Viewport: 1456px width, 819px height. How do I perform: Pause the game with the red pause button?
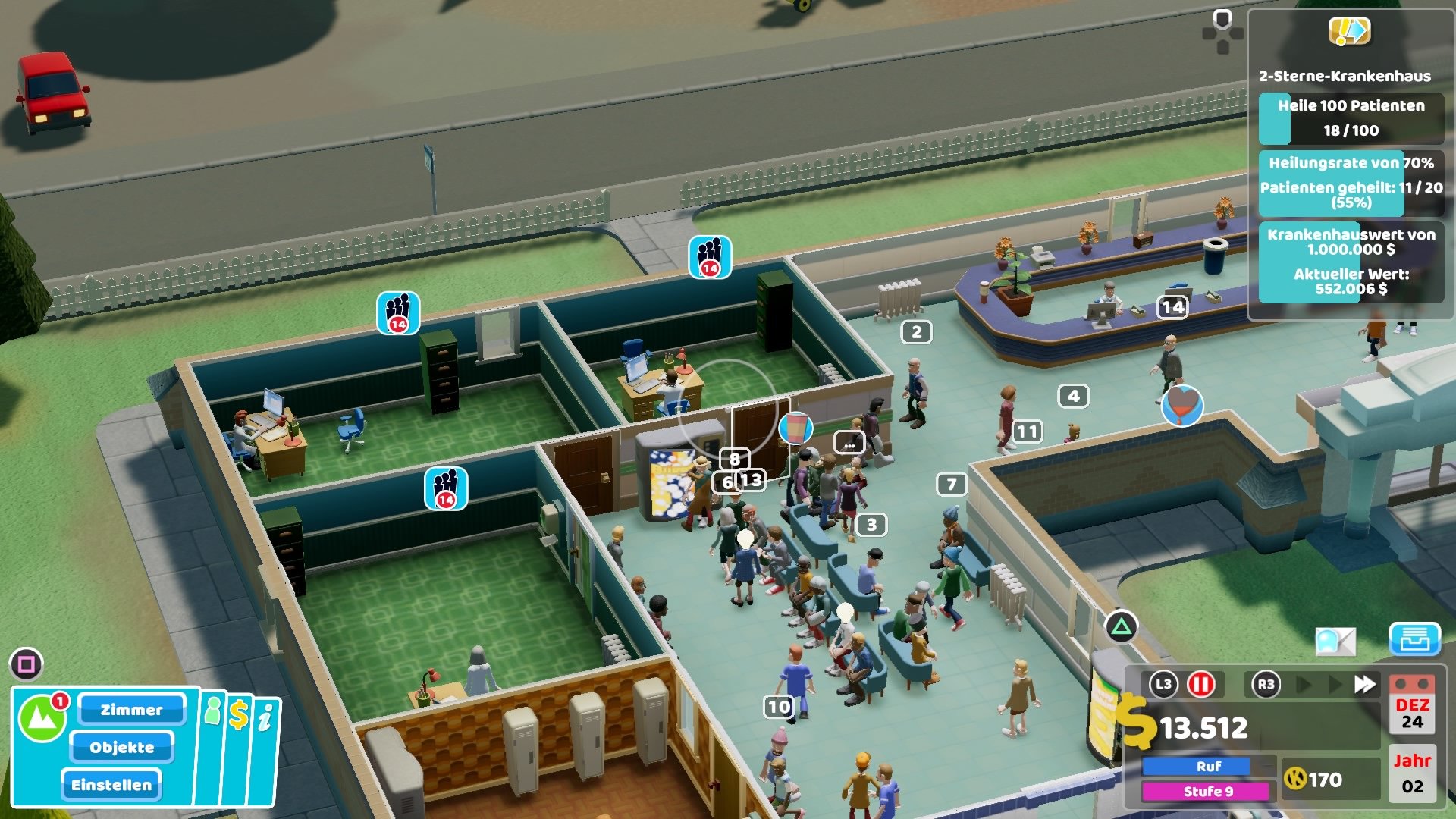pyautogui.click(x=1200, y=684)
